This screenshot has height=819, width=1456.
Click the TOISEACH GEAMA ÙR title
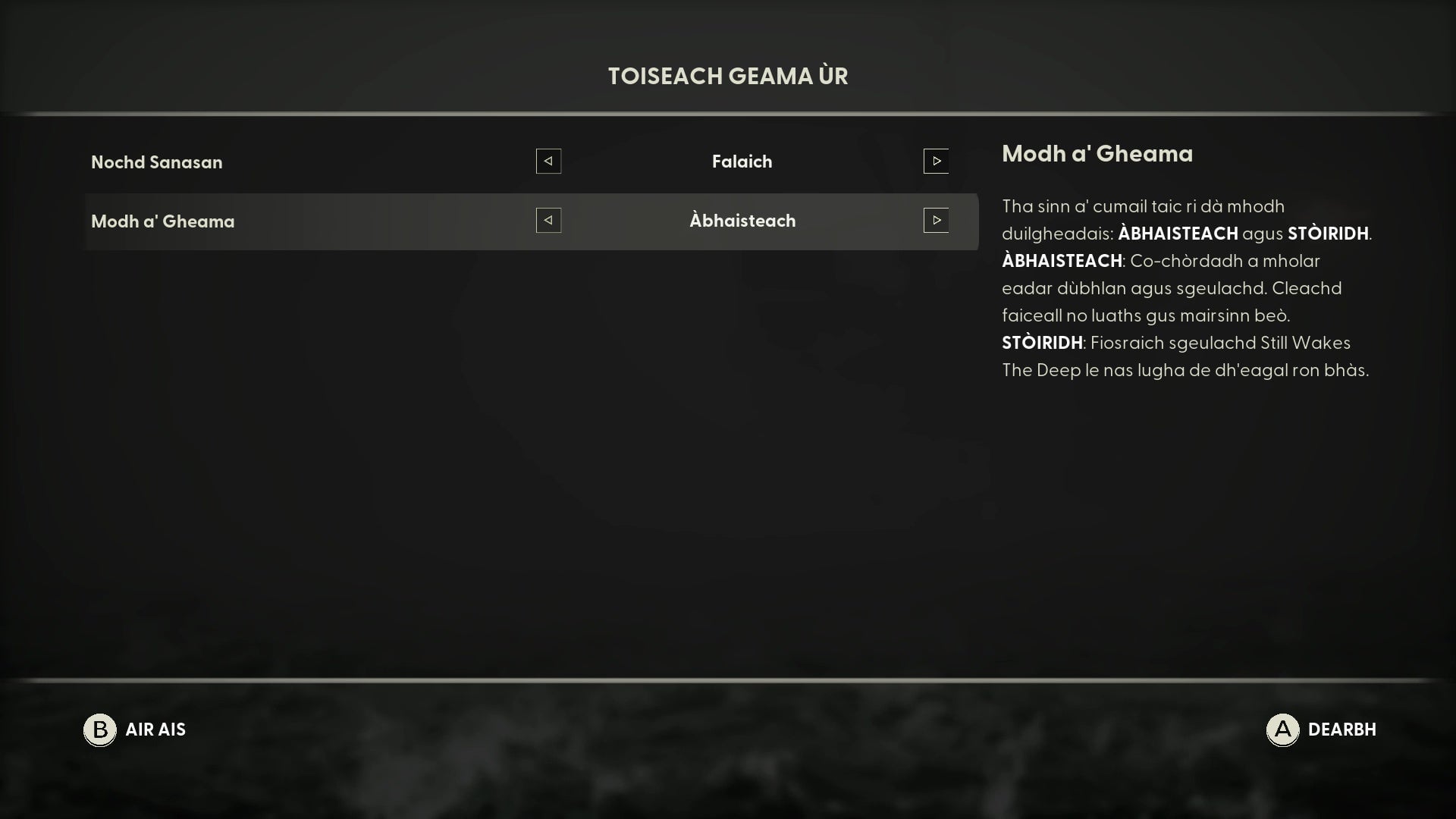coord(727,76)
